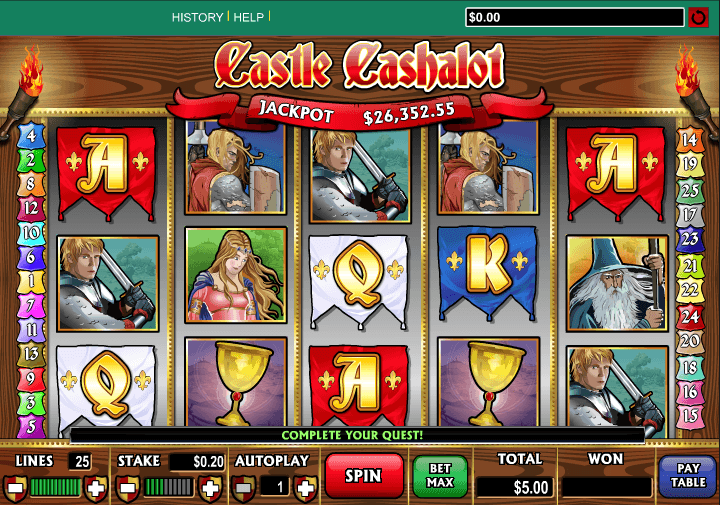Select payline marker 23
The width and height of the screenshot is (720, 505).
tap(689, 240)
